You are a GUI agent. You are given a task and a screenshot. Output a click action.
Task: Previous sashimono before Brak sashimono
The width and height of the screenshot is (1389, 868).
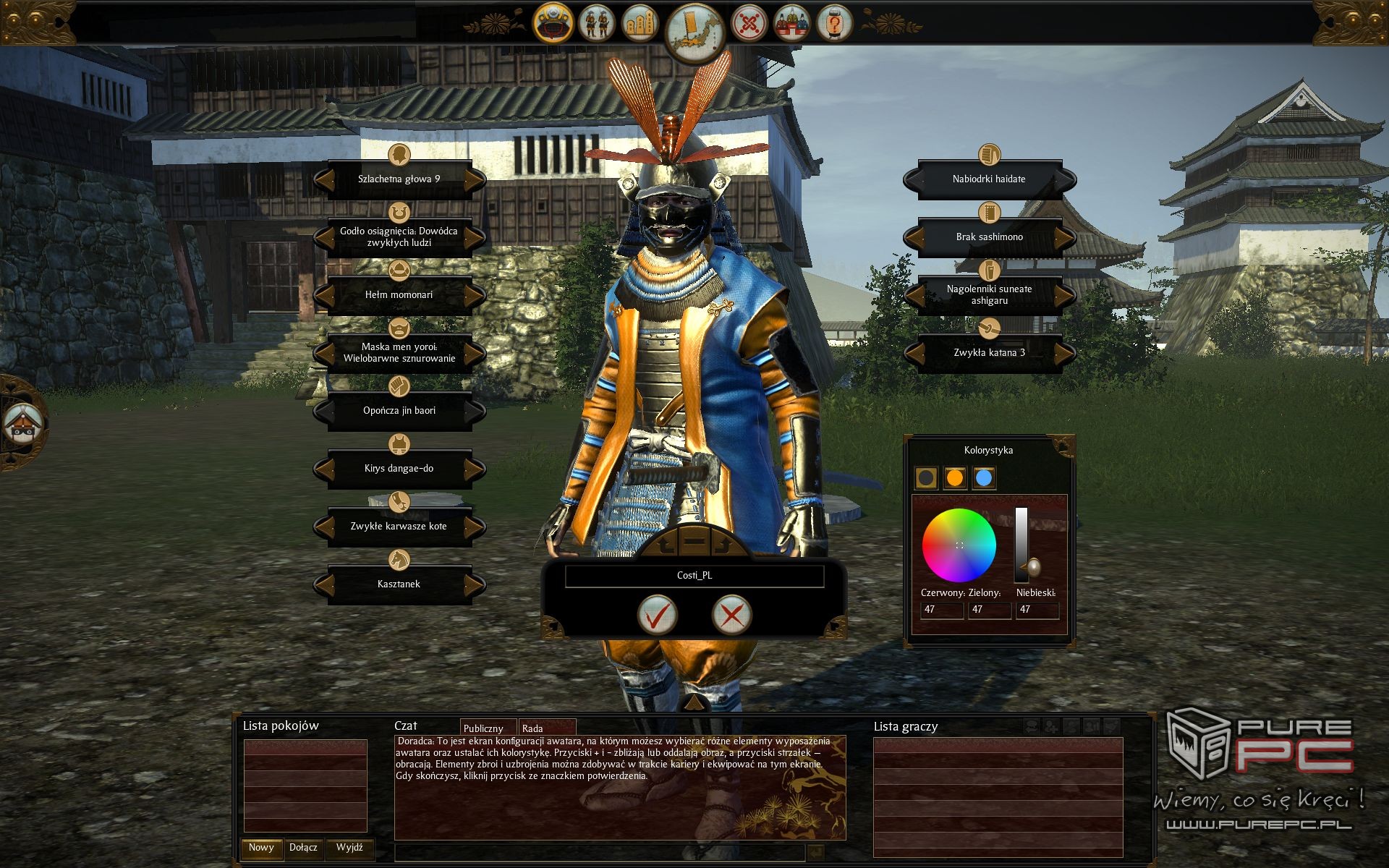[x=914, y=237]
